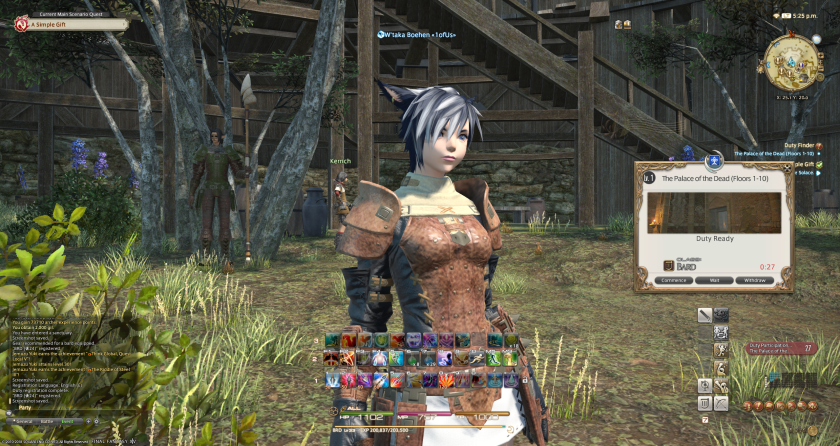Commence the Palace of the Dead duty
The image size is (840, 446).
coord(675,280)
